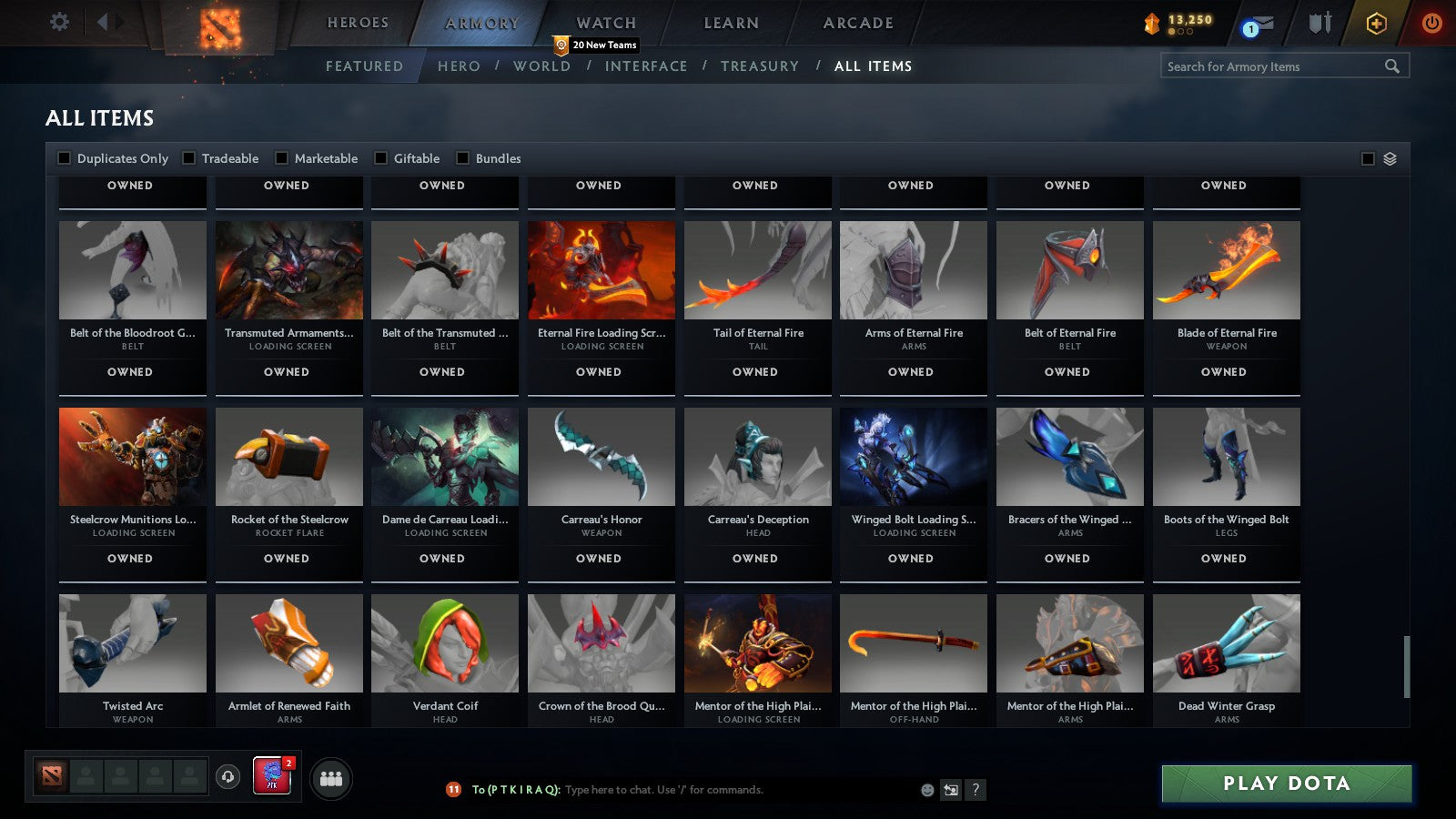Viewport: 1456px width, 819px height.
Task: Open the WATCH menu
Action: 604,22
